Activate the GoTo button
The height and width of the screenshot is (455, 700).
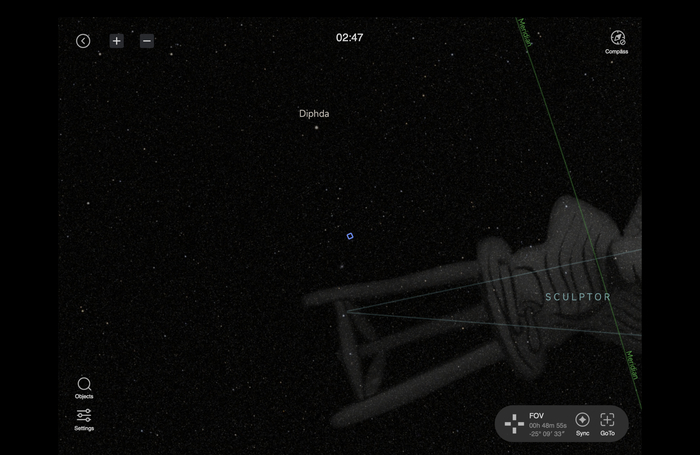click(607, 422)
